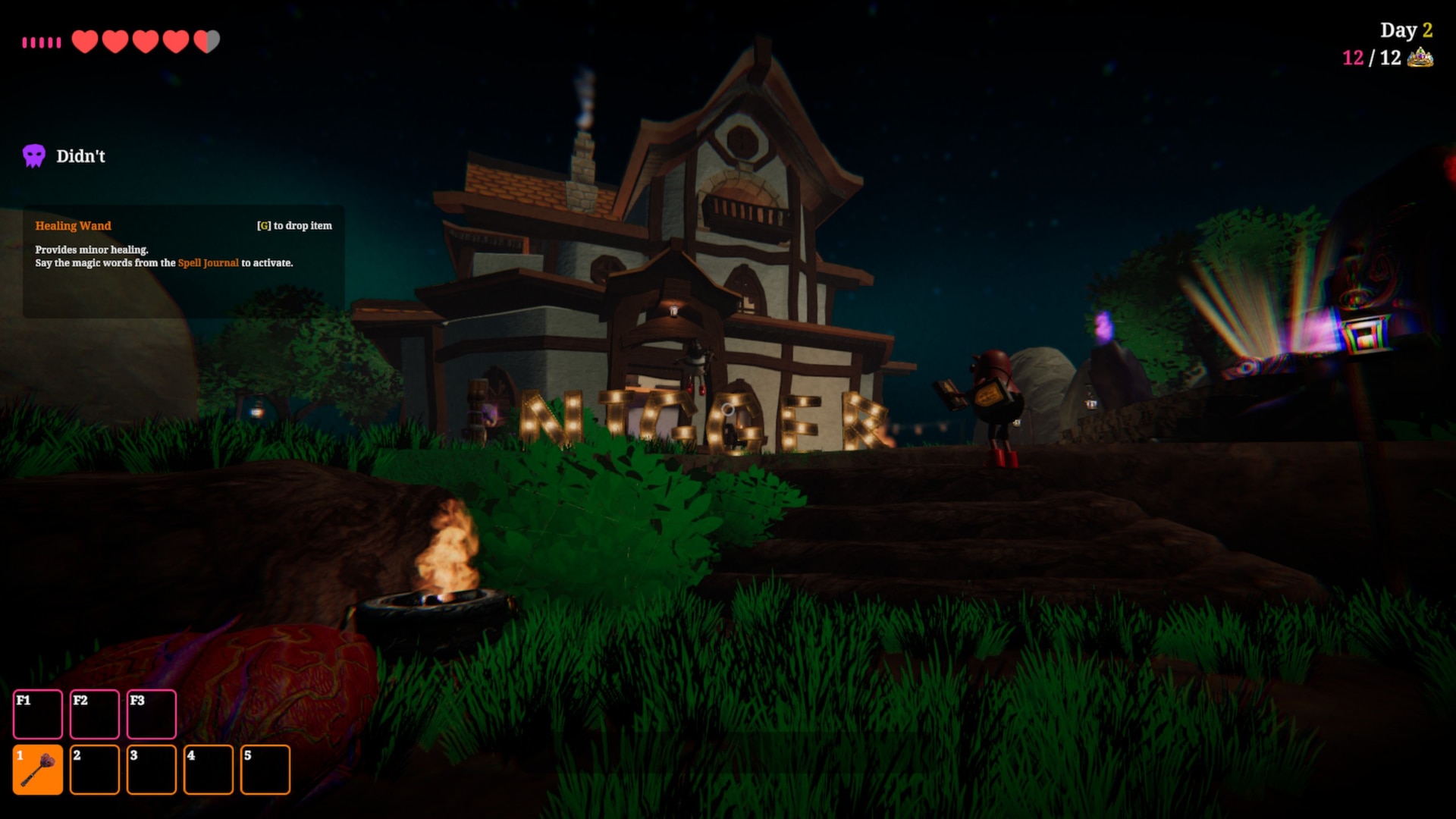Select the Healing Wand in hotbar slot 1
Screen dimensions: 1456x819
click(38, 770)
